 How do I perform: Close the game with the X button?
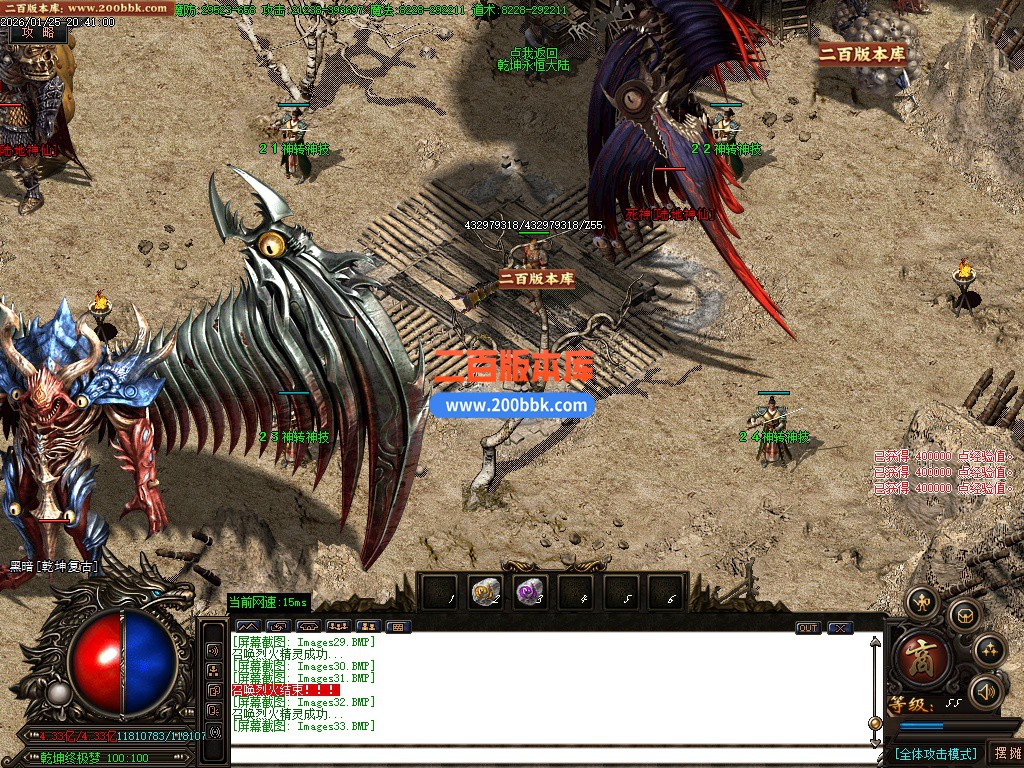[x=840, y=628]
